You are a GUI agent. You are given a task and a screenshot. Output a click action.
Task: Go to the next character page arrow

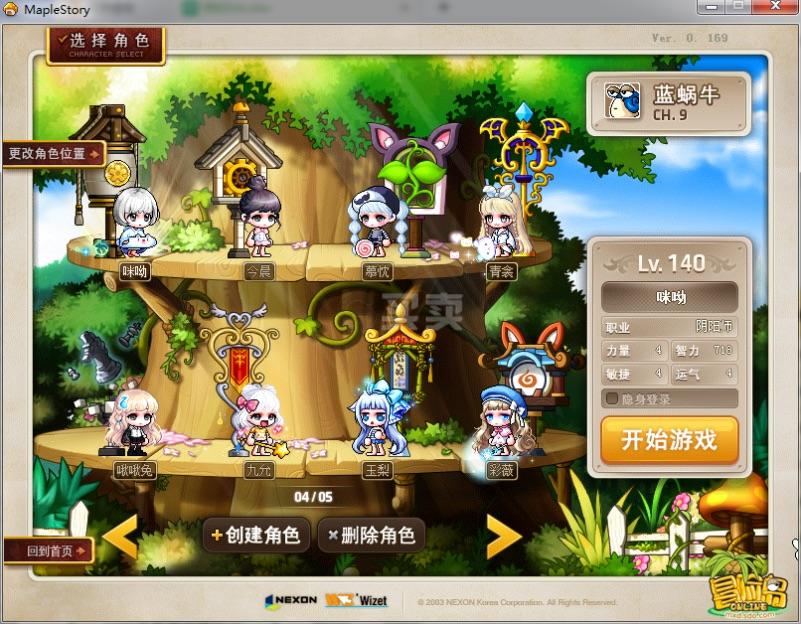coord(502,537)
